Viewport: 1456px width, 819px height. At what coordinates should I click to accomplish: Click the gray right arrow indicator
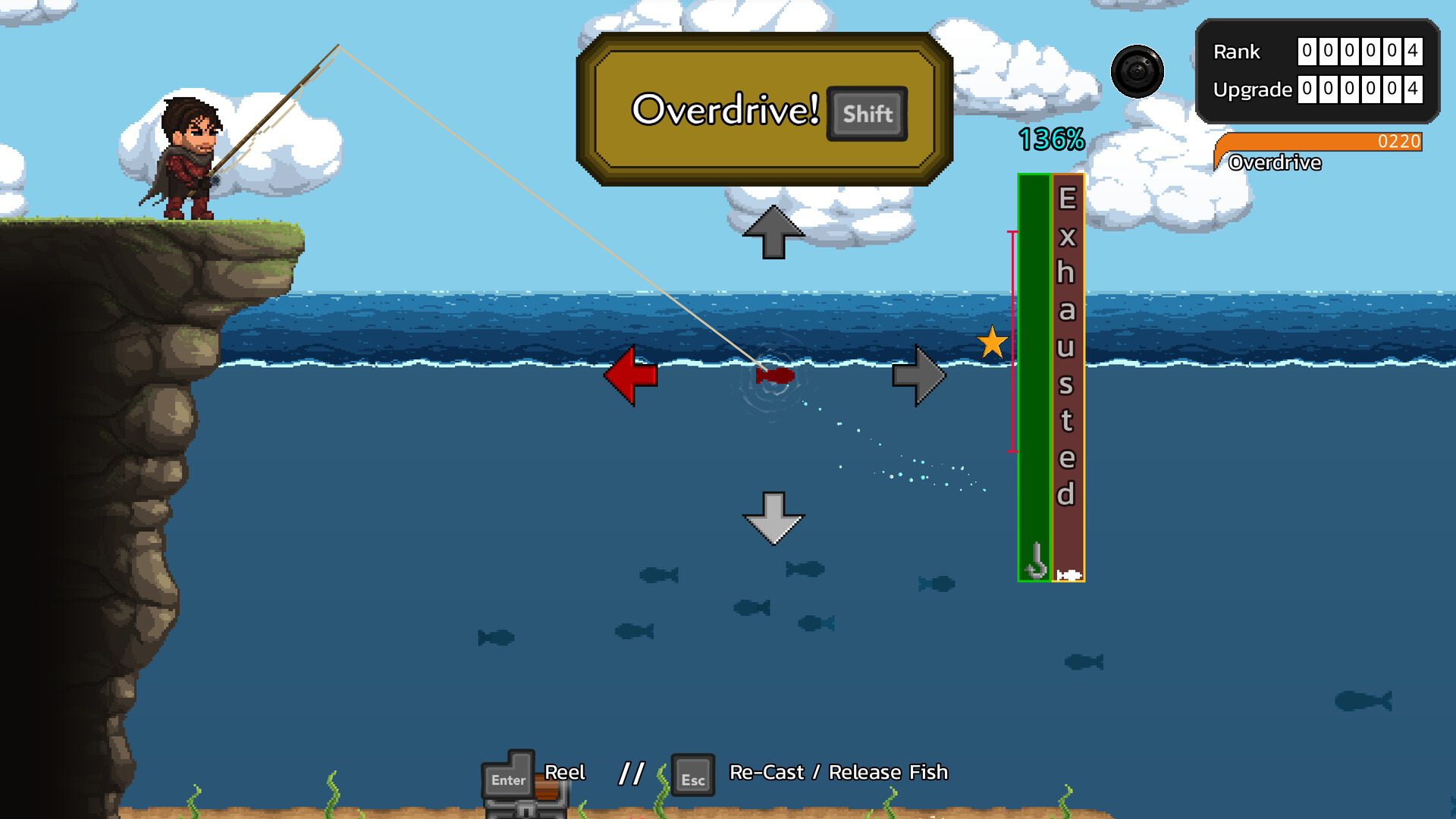(920, 375)
